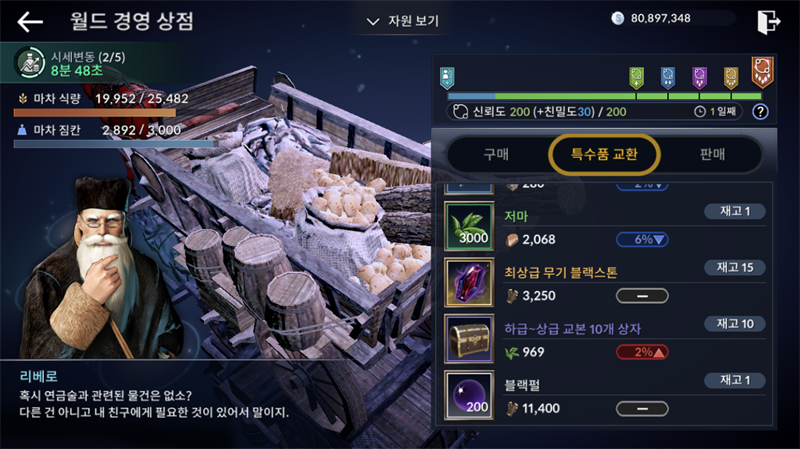Expand the 자원 보기 dropdown
The height and width of the screenshot is (449, 800).
coord(403,20)
